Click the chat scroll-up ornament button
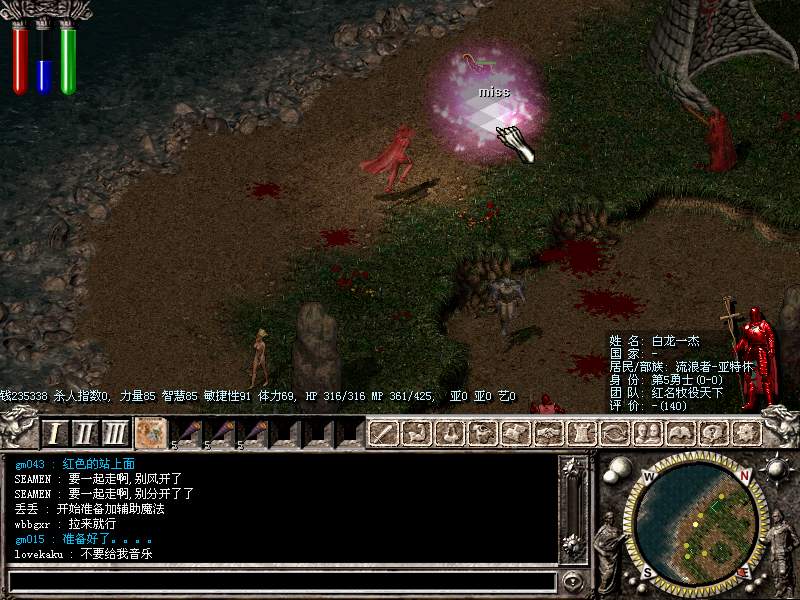Viewport: 800px width, 600px height. click(574, 470)
